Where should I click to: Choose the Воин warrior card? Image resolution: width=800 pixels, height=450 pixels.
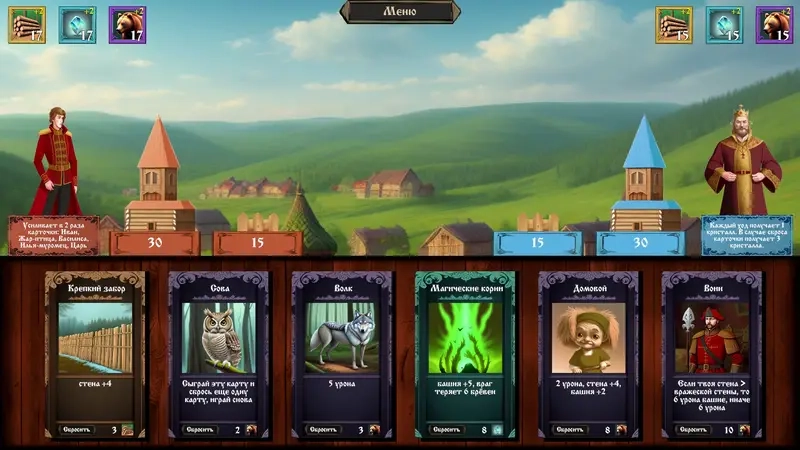coord(711,340)
